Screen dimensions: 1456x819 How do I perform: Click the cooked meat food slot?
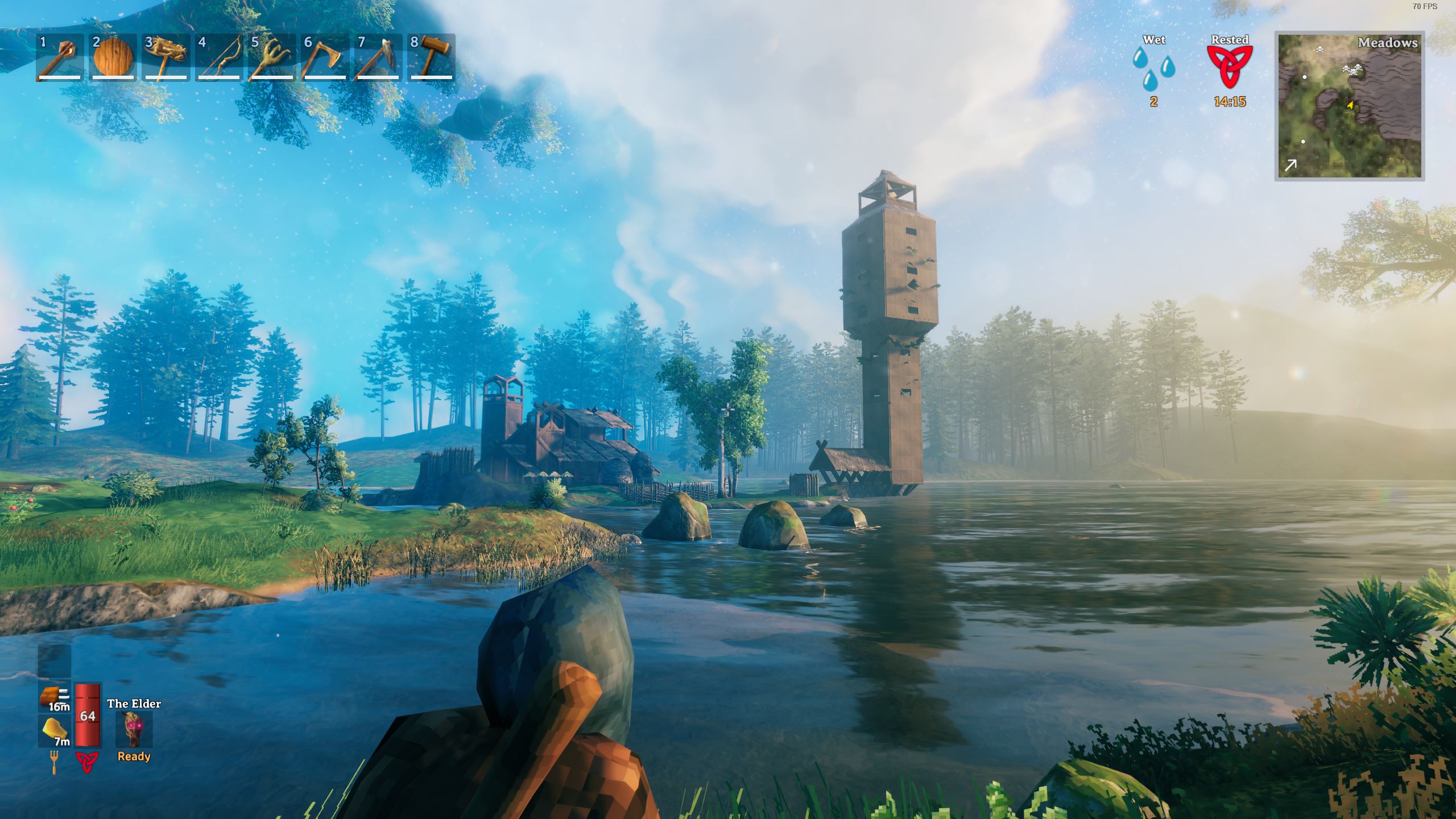tap(55, 697)
